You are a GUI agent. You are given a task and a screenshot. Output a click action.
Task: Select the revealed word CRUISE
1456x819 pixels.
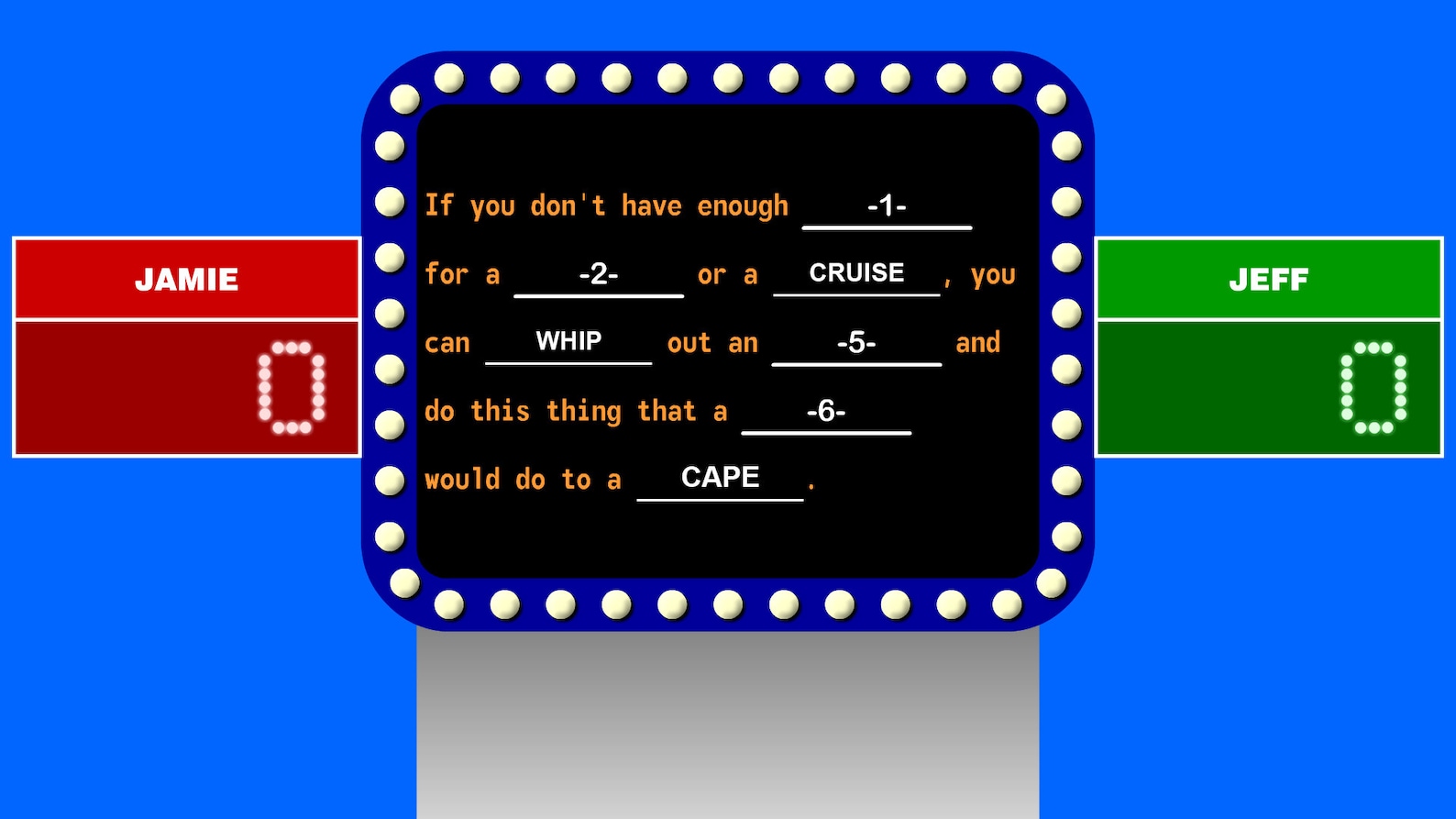(855, 272)
